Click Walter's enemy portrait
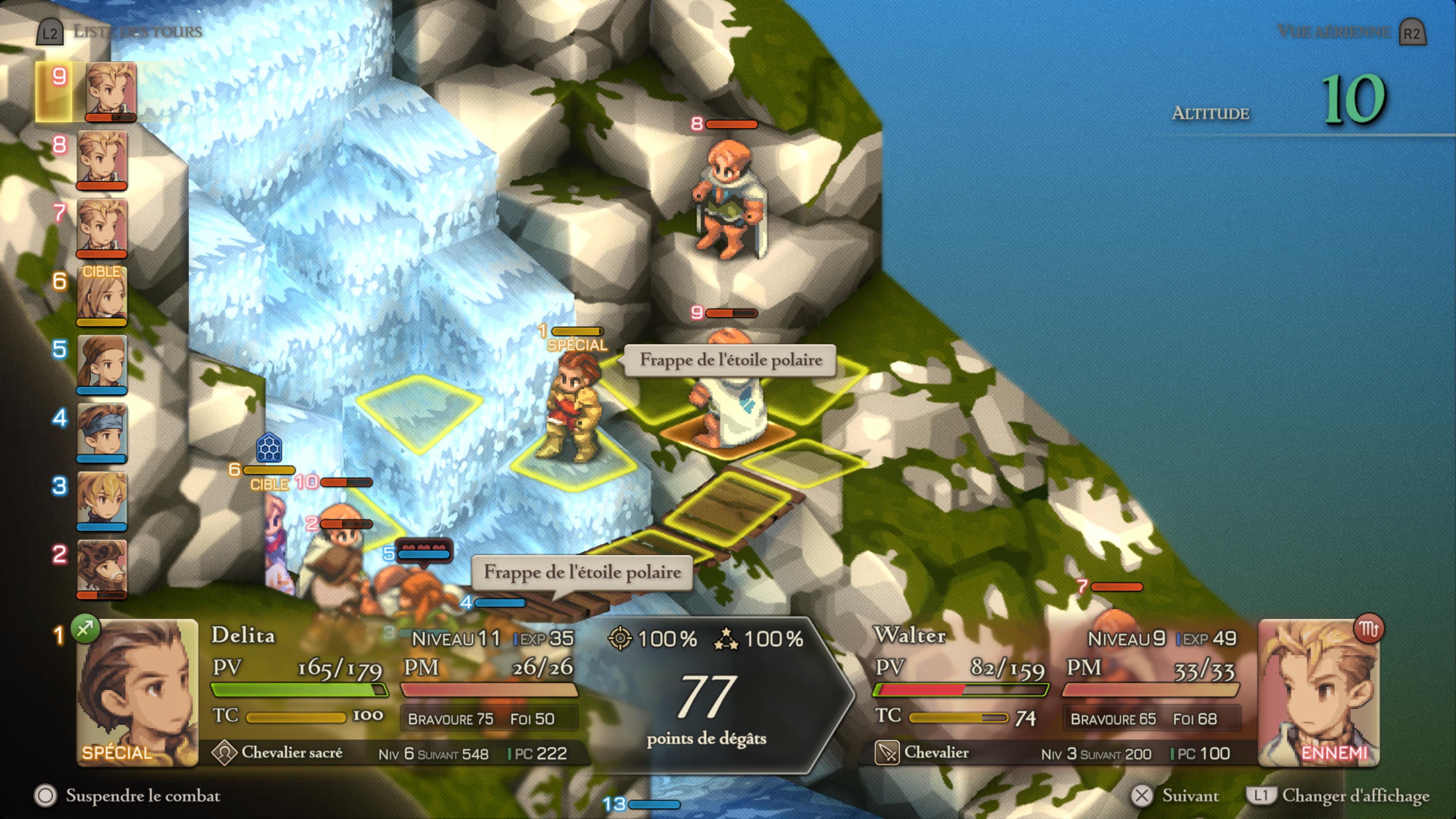This screenshot has height=819, width=1456. [x=1319, y=692]
